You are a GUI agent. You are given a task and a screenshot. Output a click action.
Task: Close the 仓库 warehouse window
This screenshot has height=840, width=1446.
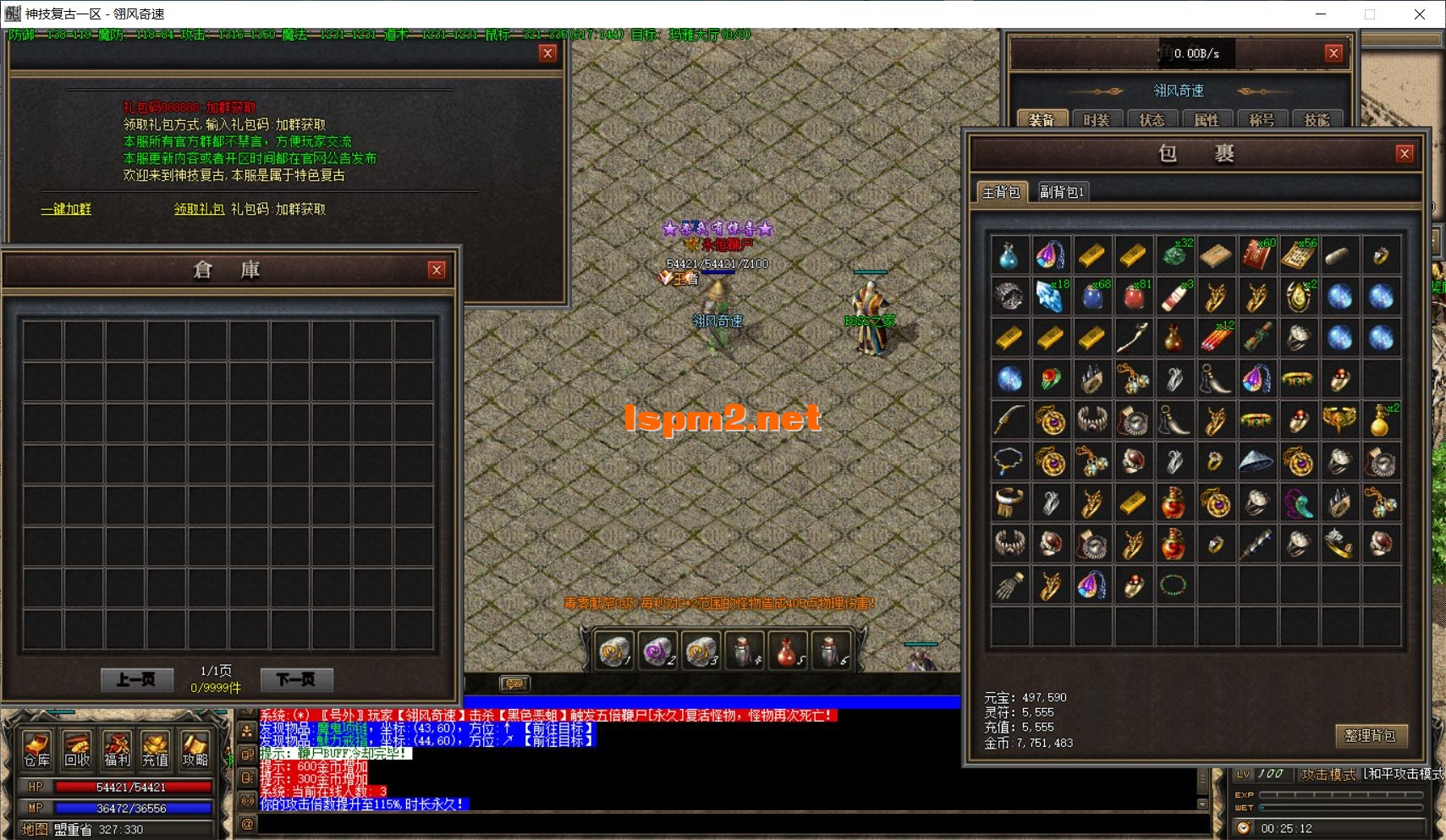437,270
